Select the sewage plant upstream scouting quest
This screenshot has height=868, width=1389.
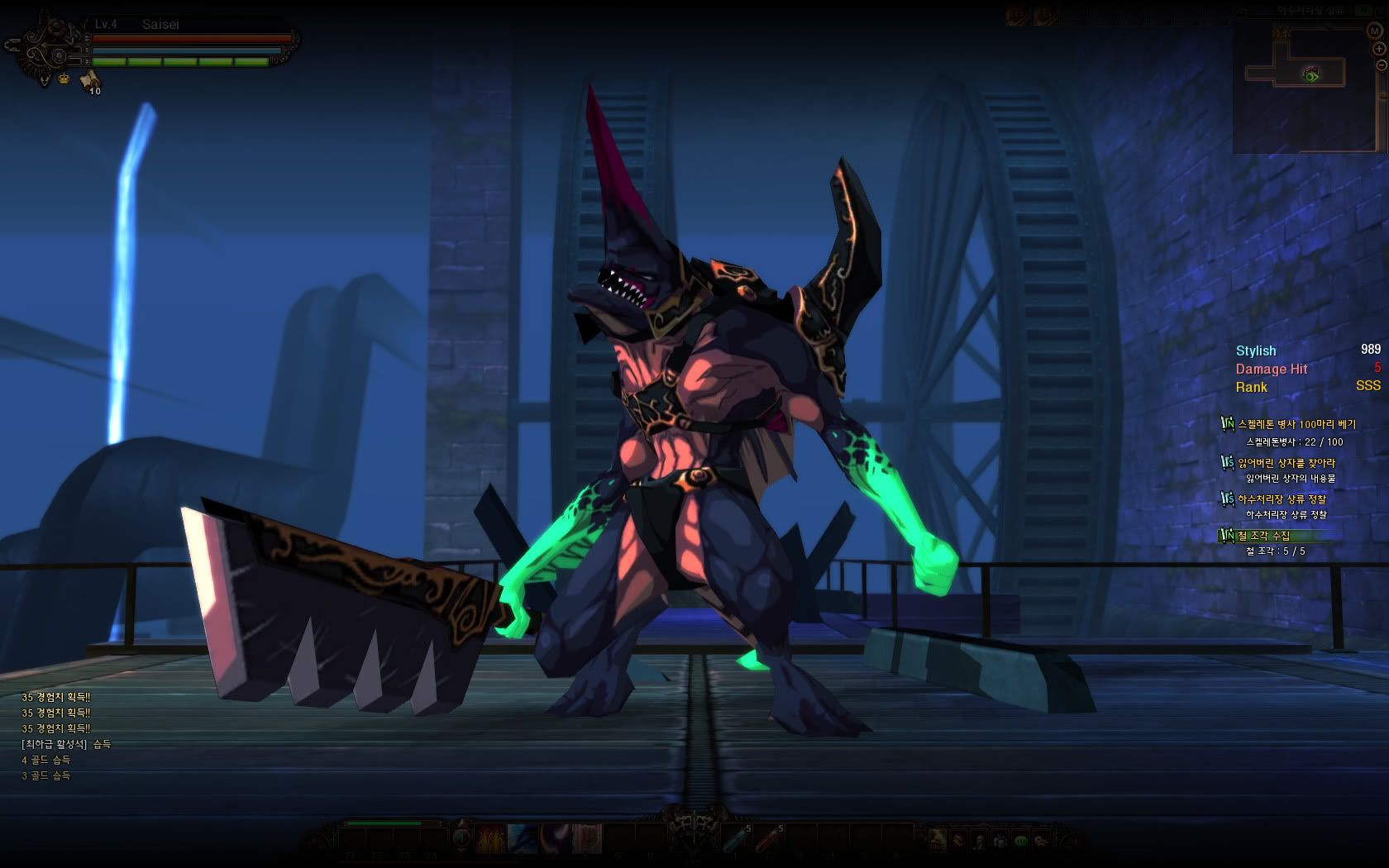1282,499
